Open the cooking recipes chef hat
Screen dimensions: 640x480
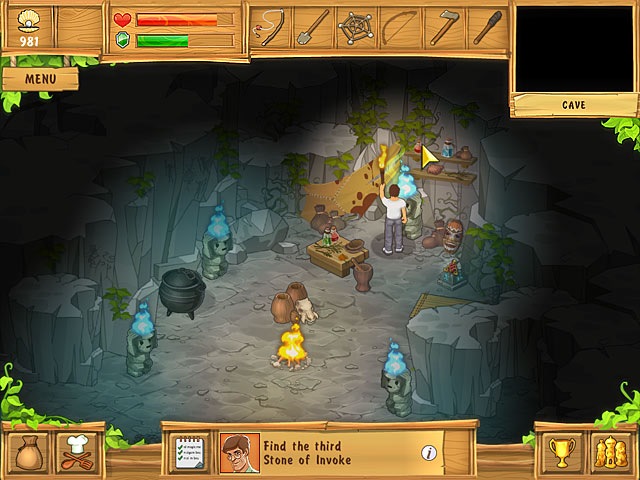pyautogui.click(x=75, y=453)
